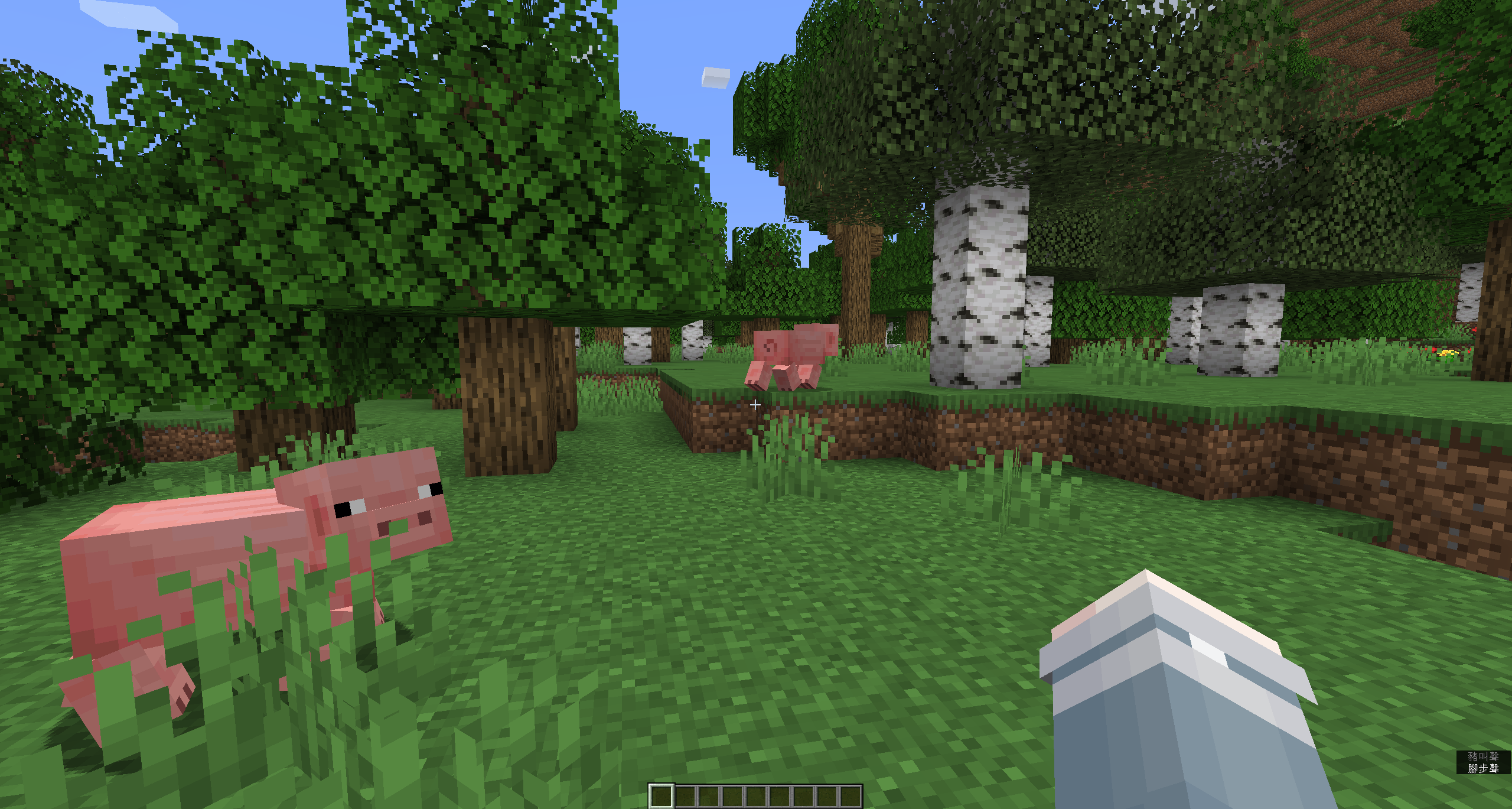This screenshot has height=809, width=1512.
Task: Click the crosshair at screen center
Action: [756, 405]
